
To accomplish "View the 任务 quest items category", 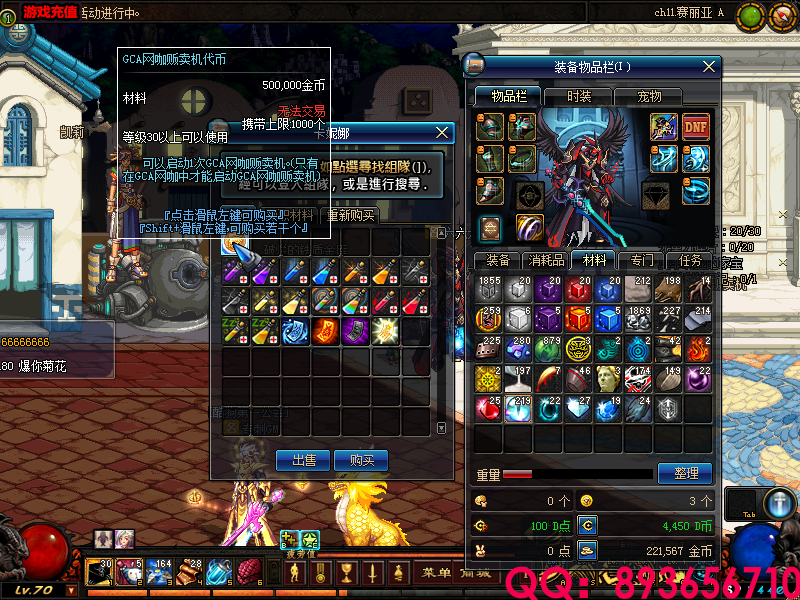I will (x=691, y=260).
